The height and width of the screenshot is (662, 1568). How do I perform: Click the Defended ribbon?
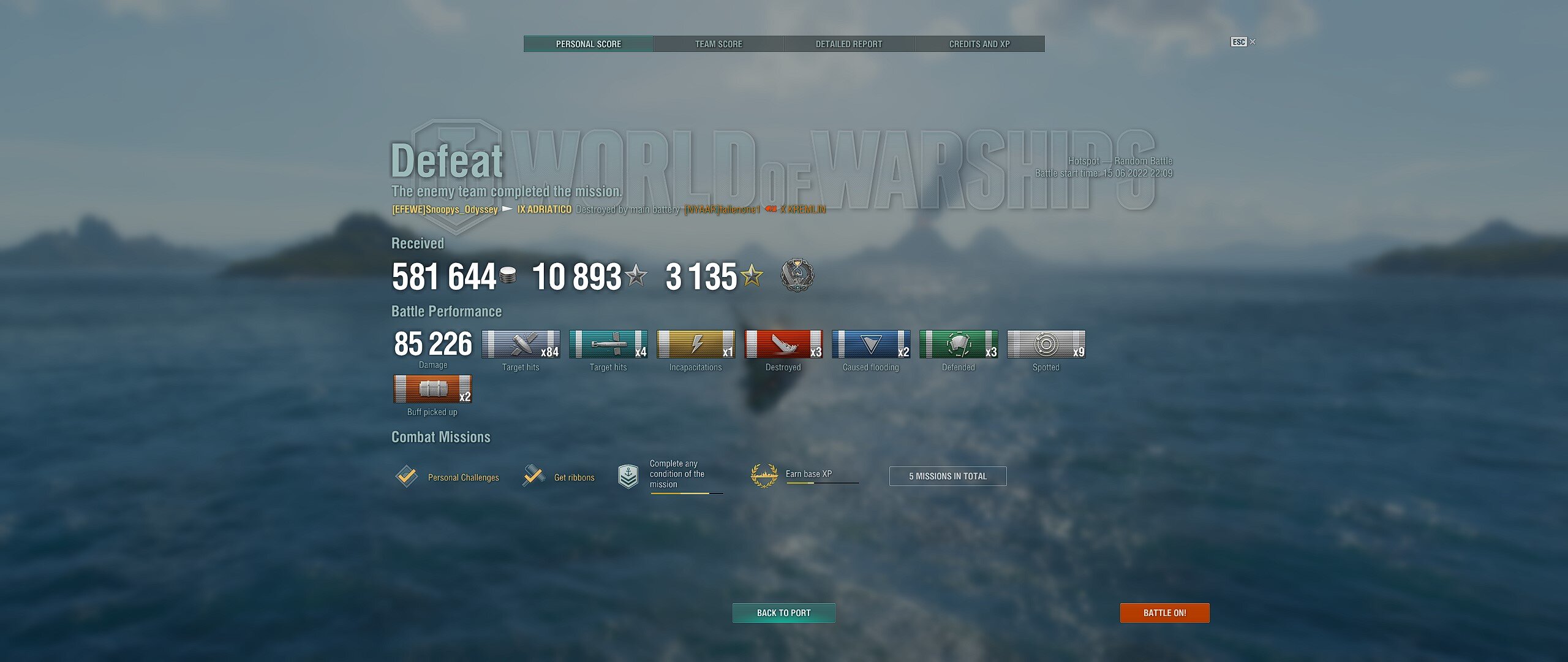(x=959, y=344)
